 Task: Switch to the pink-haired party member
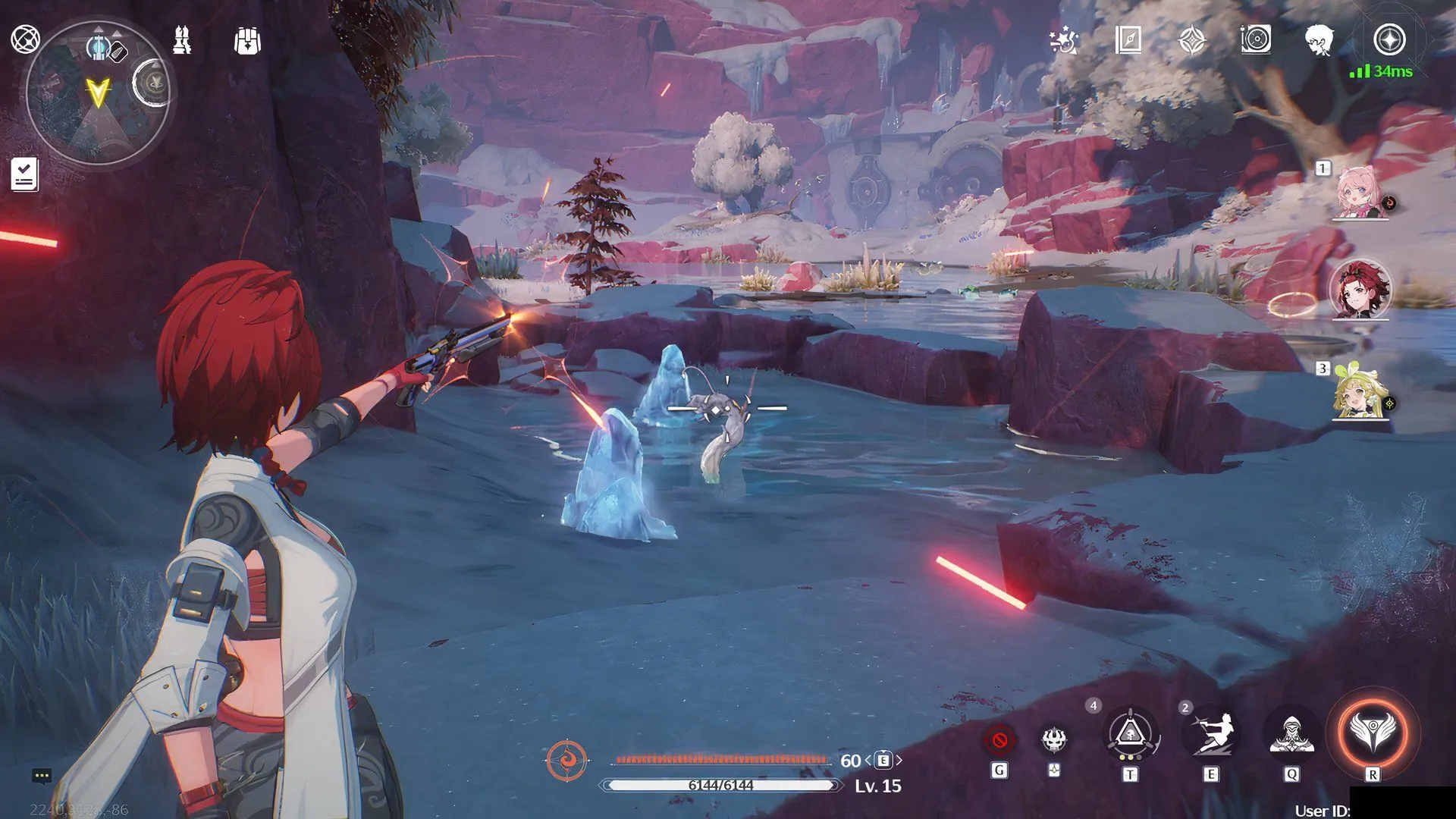coord(1360,193)
